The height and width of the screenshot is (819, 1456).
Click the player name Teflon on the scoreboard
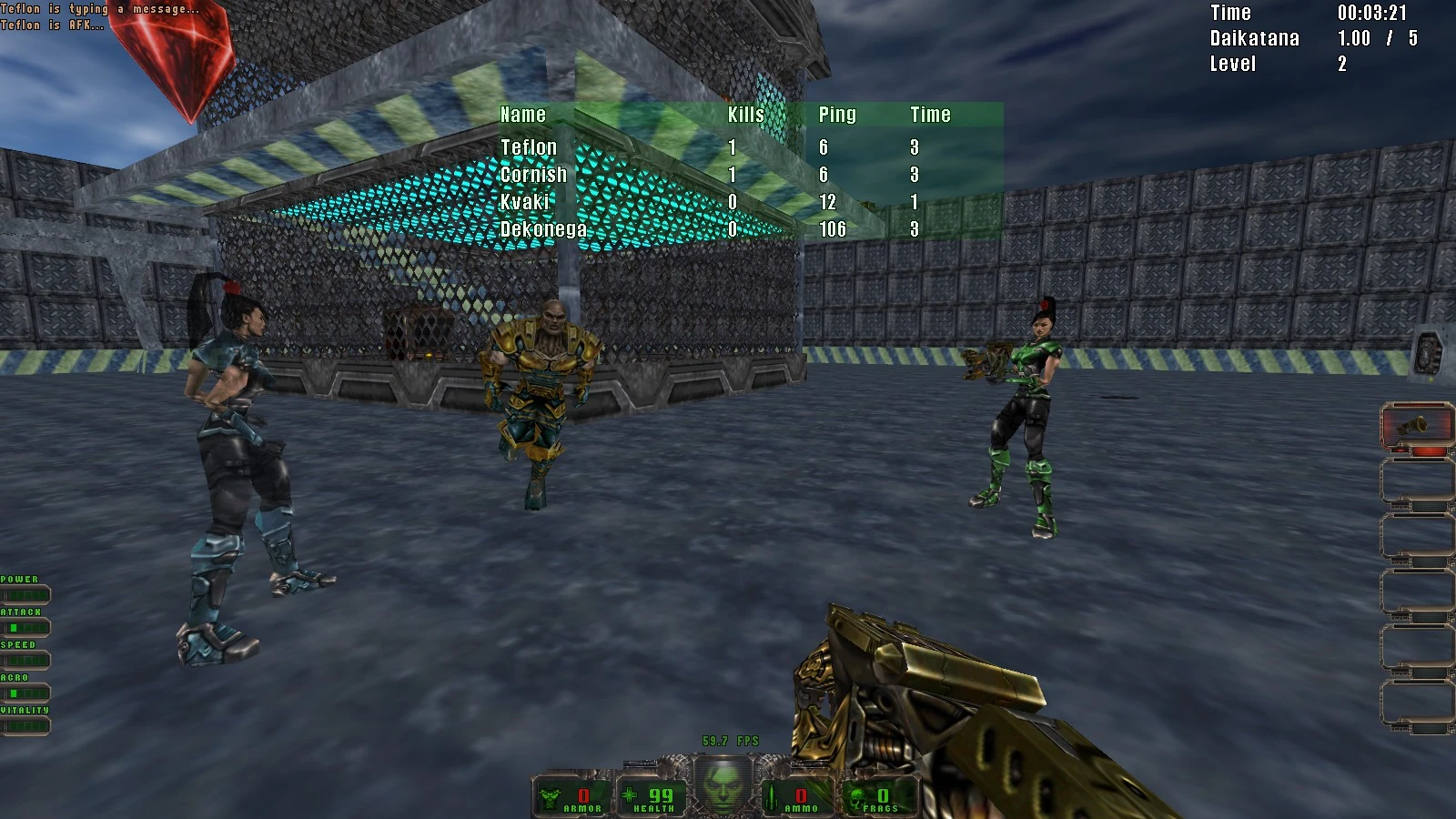(530, 147)
